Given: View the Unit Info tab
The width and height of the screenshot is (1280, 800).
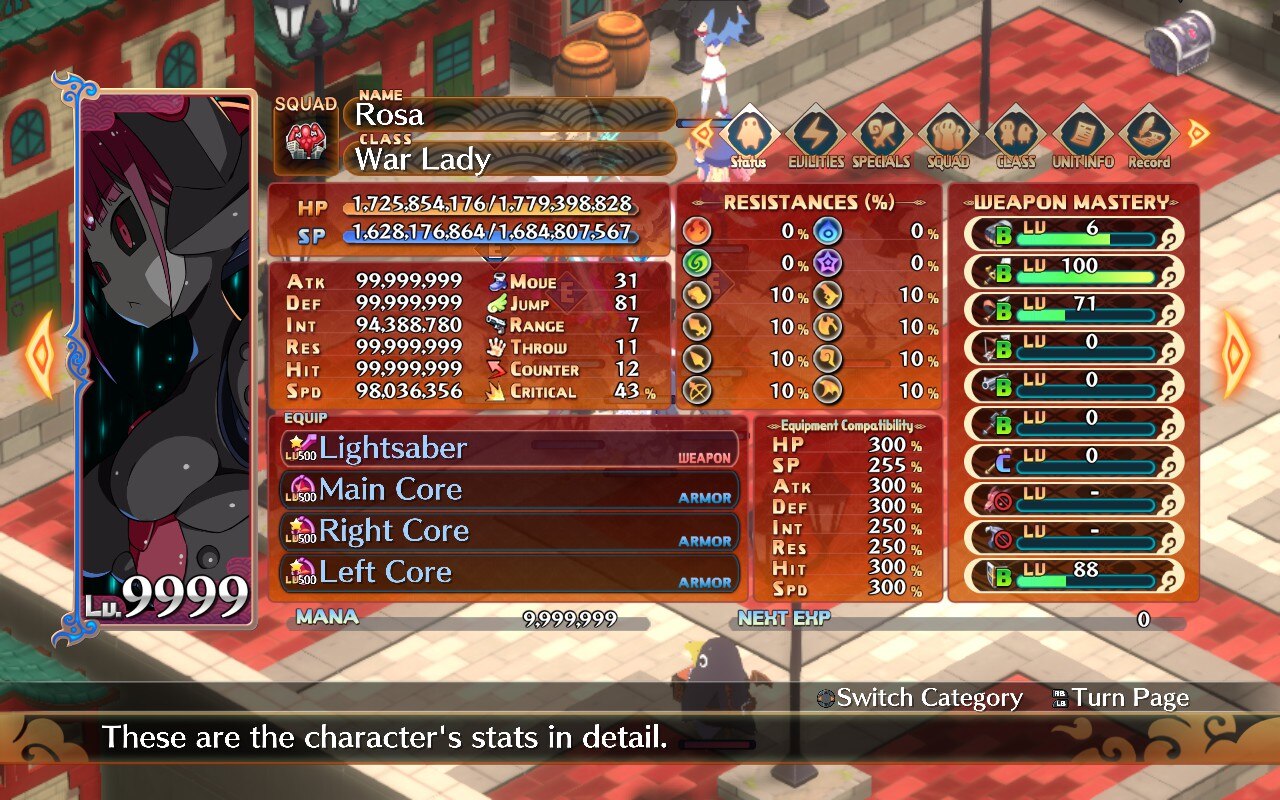Looking at the screenshot, I should coord(1081,136).
